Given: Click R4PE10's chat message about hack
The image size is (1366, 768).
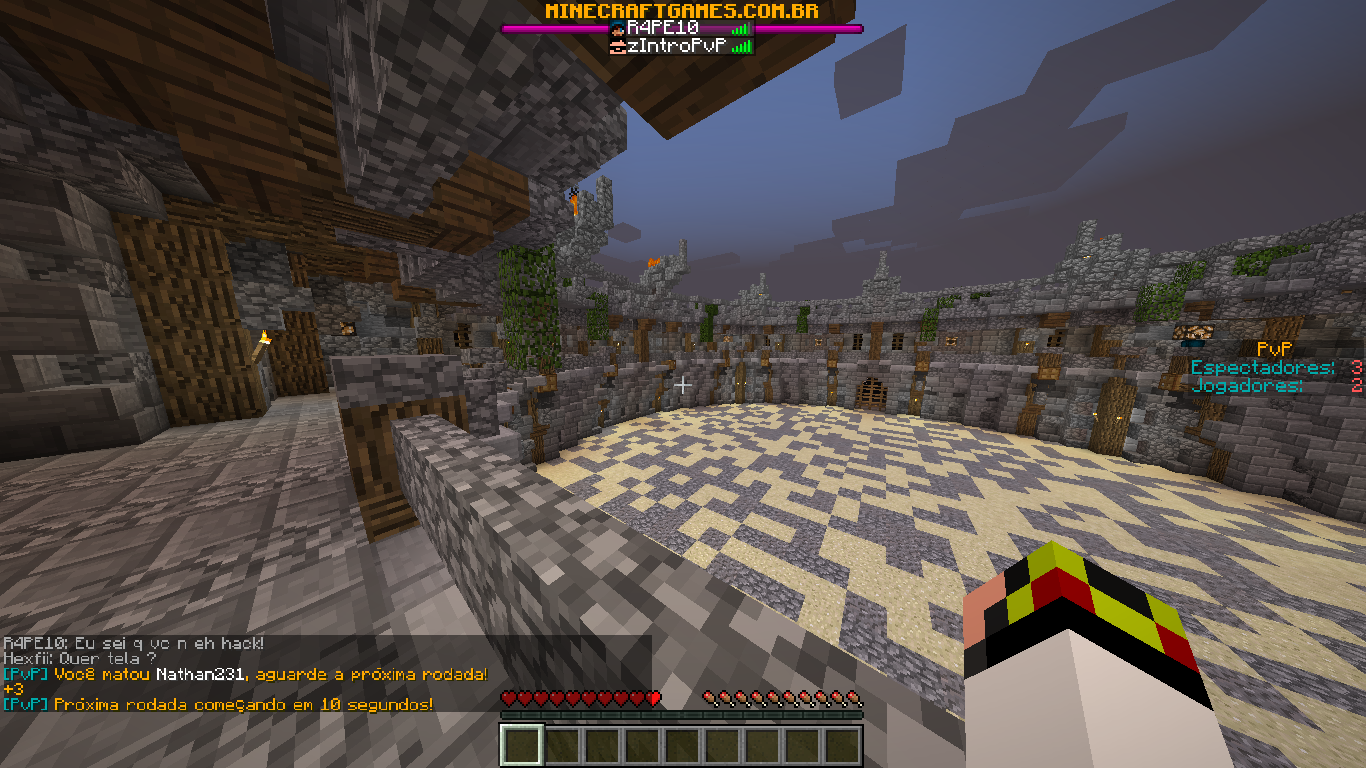Looking at the screenshot, I should 134,643.
